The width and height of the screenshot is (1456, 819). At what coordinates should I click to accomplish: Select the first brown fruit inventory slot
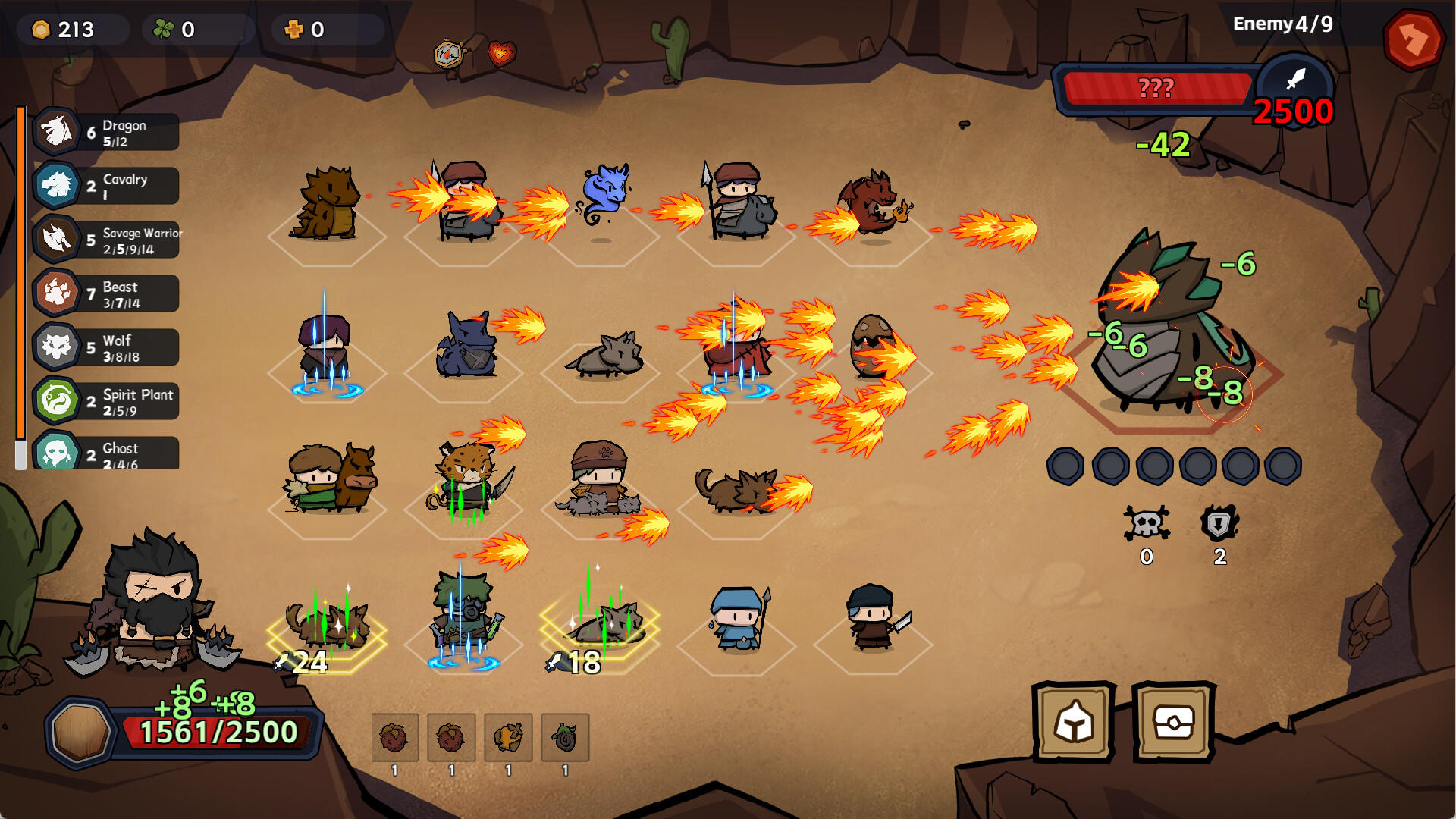[x=394, y=738]
